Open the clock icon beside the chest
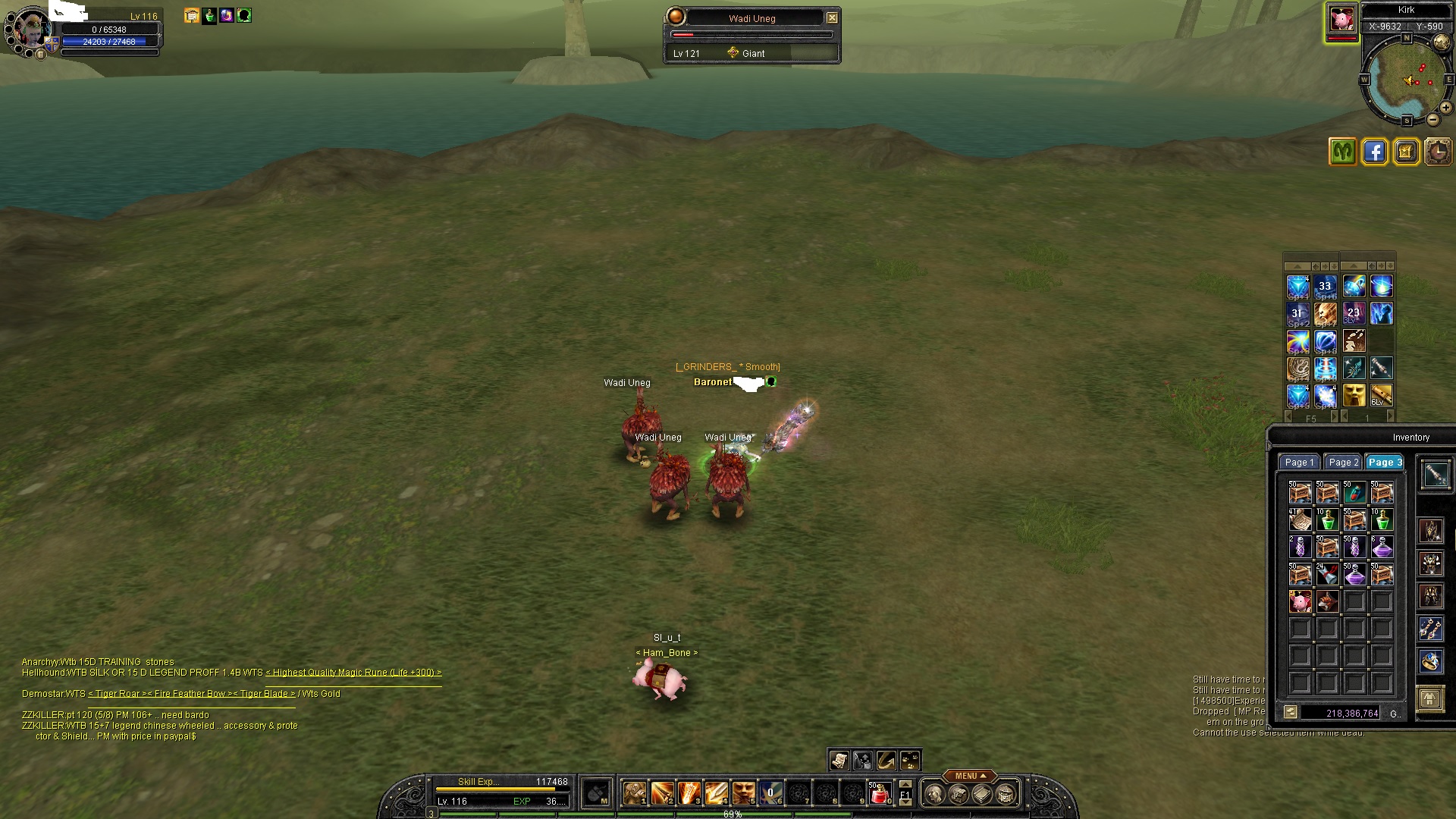The image size is (1456, 819). (1438, 152)
